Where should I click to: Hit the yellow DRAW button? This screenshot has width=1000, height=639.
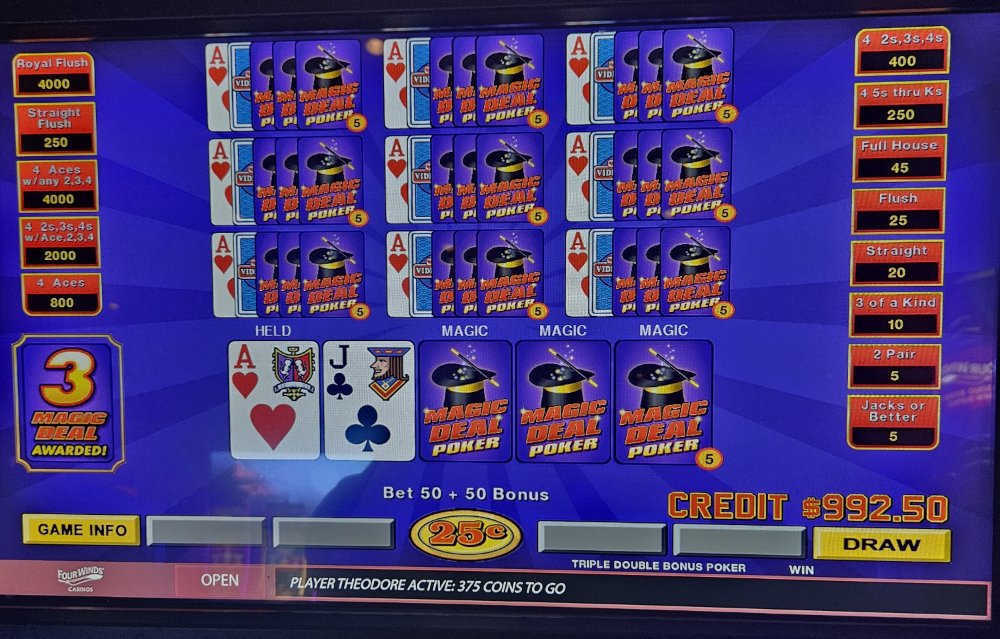pos(881,545)
